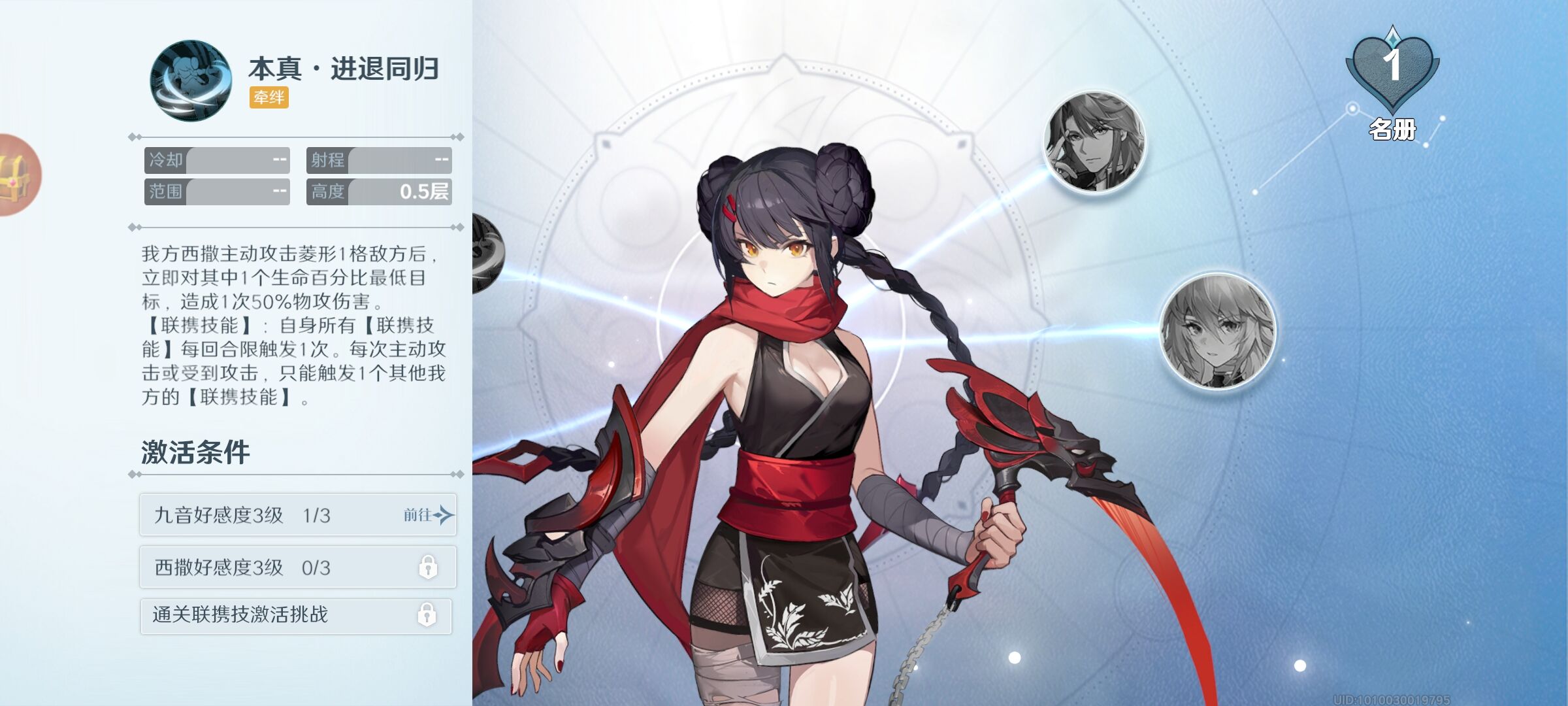Open the 名册 heart roster button
Viewport: 1568px width, 706px height.
[x=1392, y=82]
